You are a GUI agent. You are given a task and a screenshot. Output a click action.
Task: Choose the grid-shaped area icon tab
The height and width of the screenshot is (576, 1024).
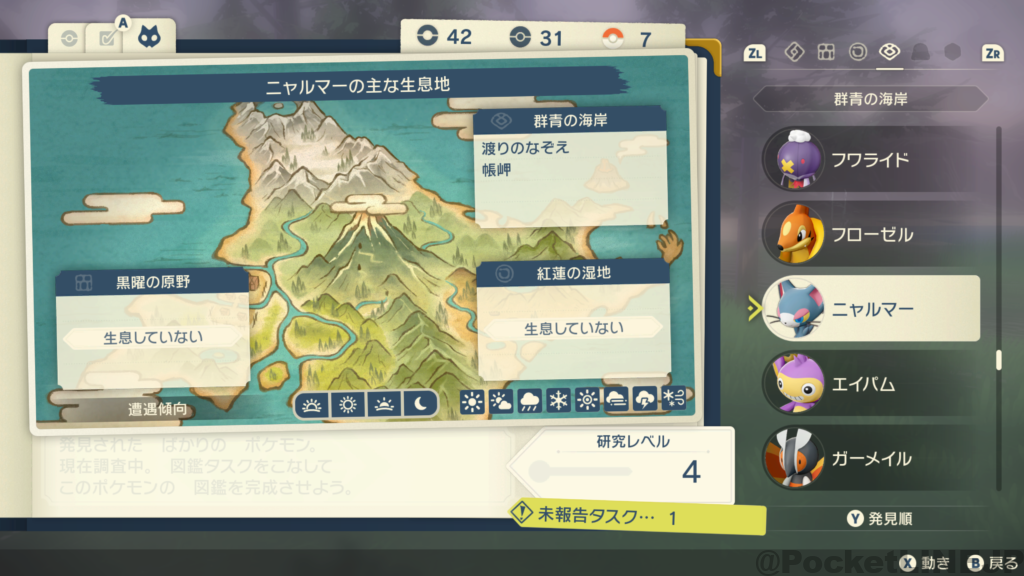(x=825, y=52)
